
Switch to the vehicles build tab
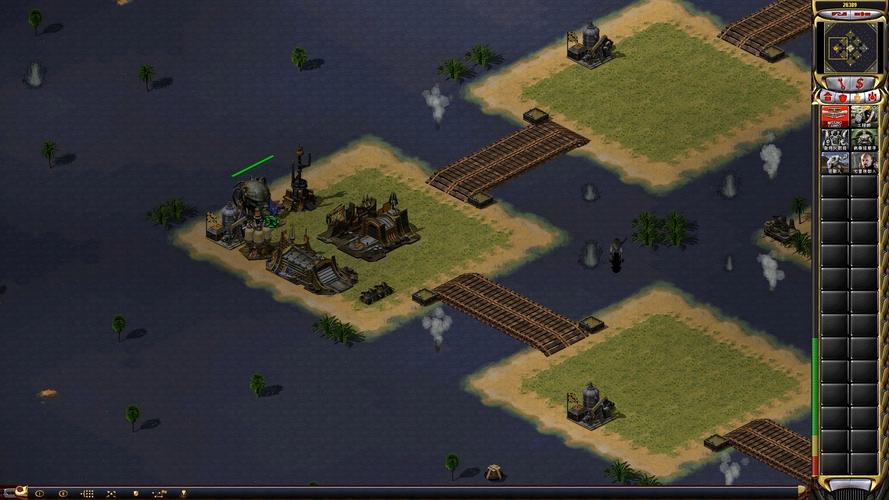pyautogui.click(x=872, y=97)
